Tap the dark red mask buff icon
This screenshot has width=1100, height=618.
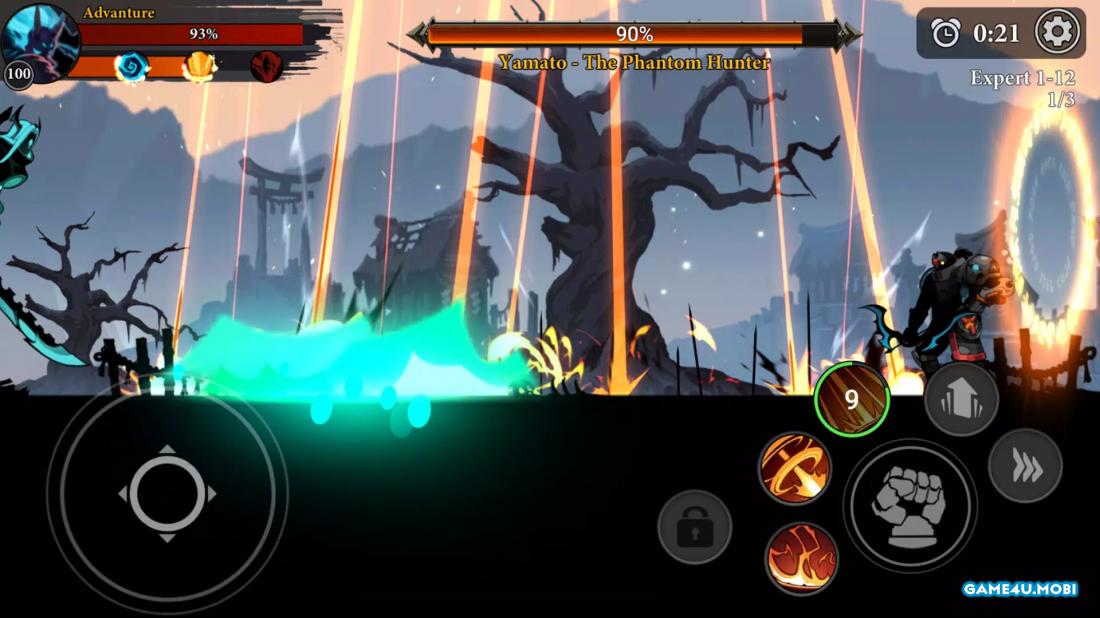point(265,67)
